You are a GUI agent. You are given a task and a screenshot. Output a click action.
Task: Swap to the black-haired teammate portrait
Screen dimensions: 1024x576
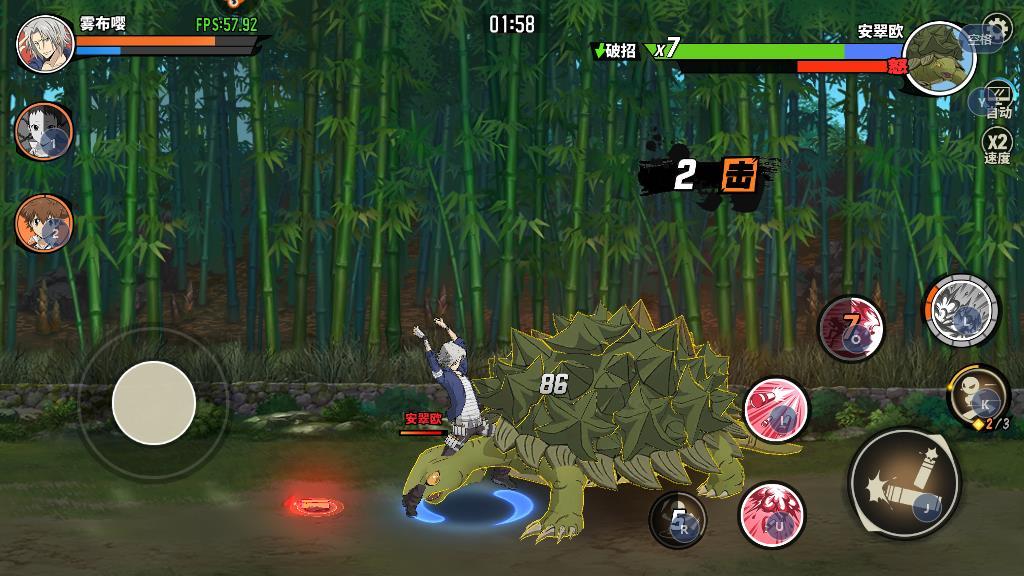click(43, 130)
